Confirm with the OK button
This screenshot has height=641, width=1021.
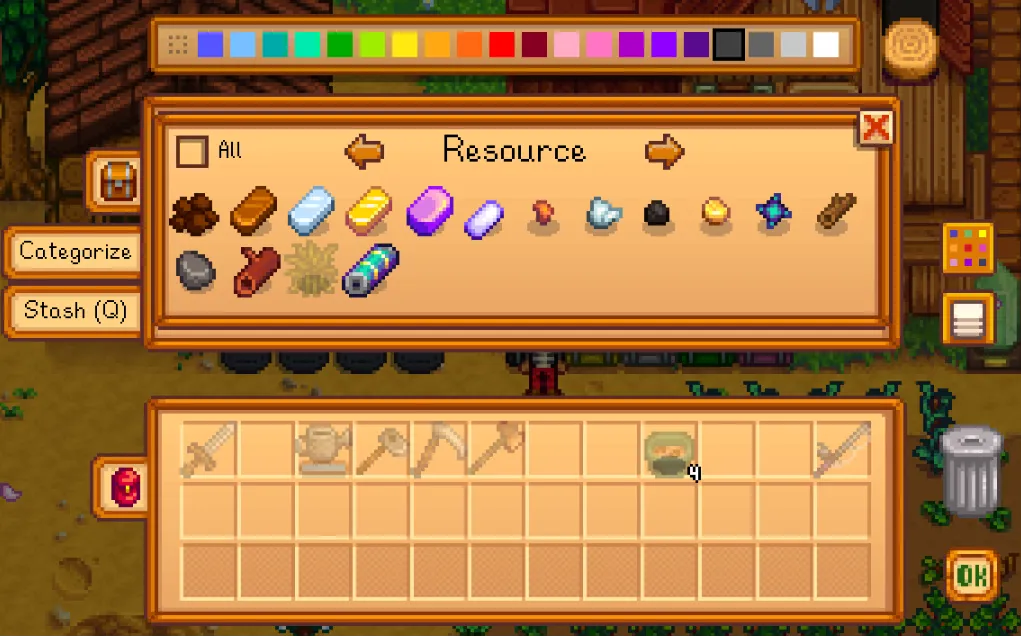(969, 575)
